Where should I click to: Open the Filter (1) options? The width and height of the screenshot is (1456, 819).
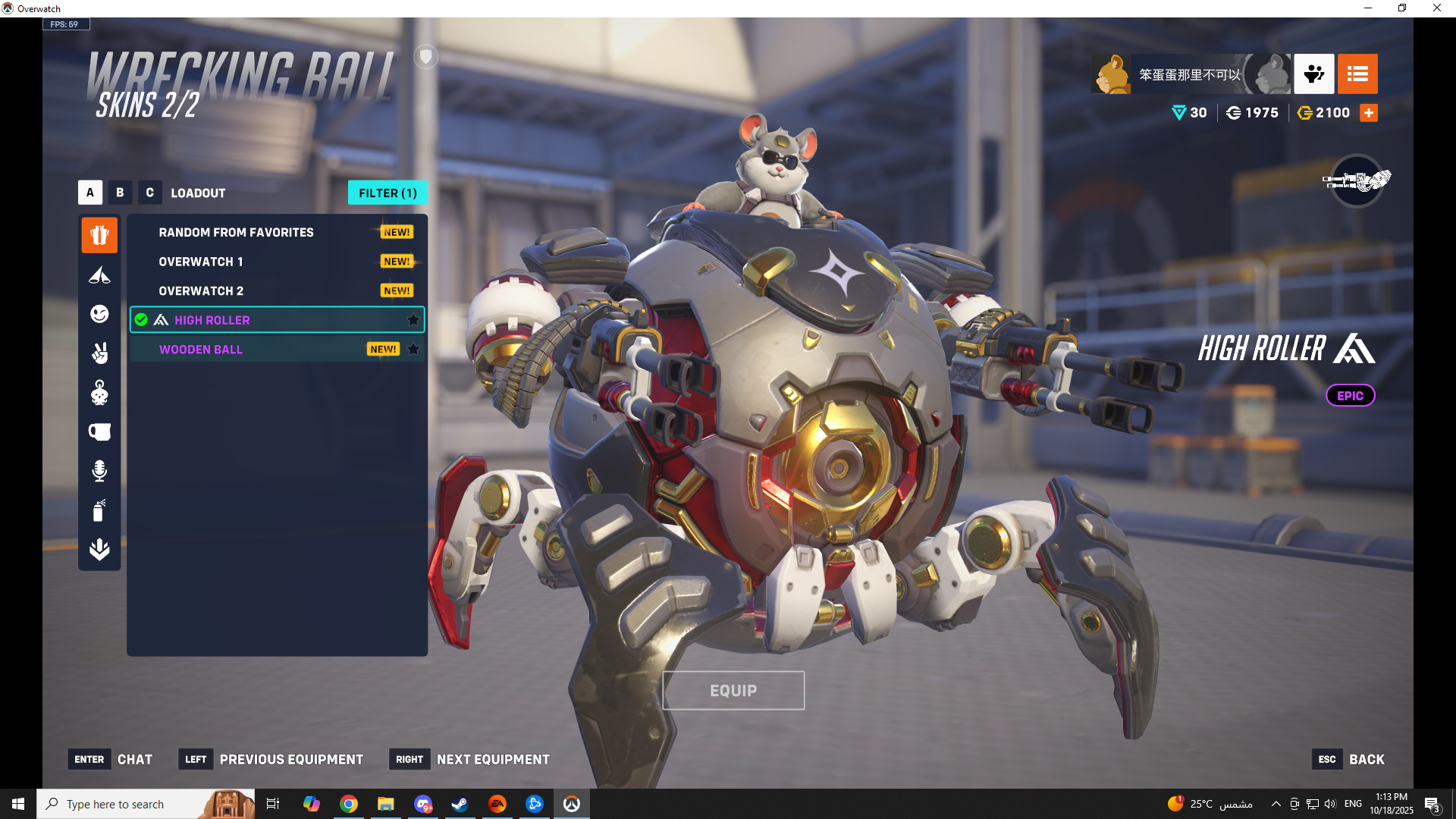388,193
